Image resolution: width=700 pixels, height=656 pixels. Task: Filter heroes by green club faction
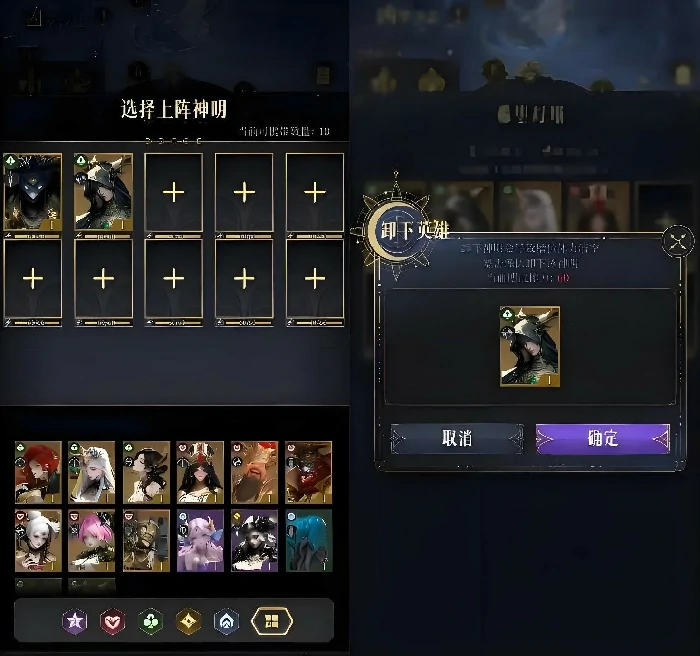[x=151, y=622]
